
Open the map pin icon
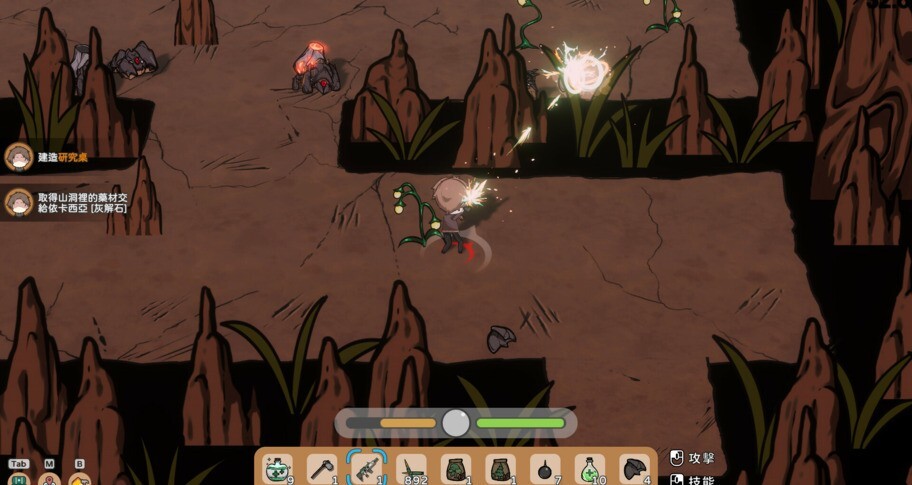pos(49,479)
